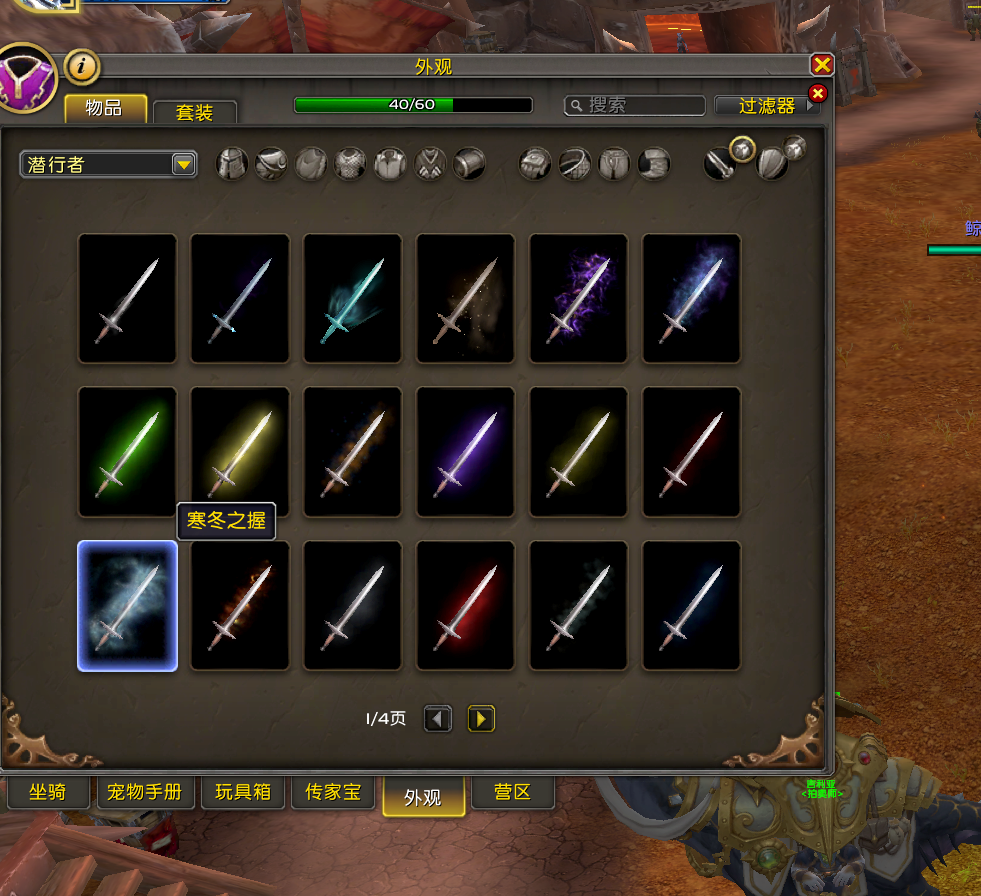The image size is (981, 896).
Task: Click the 搜索 search box
Action: point(635,105)
